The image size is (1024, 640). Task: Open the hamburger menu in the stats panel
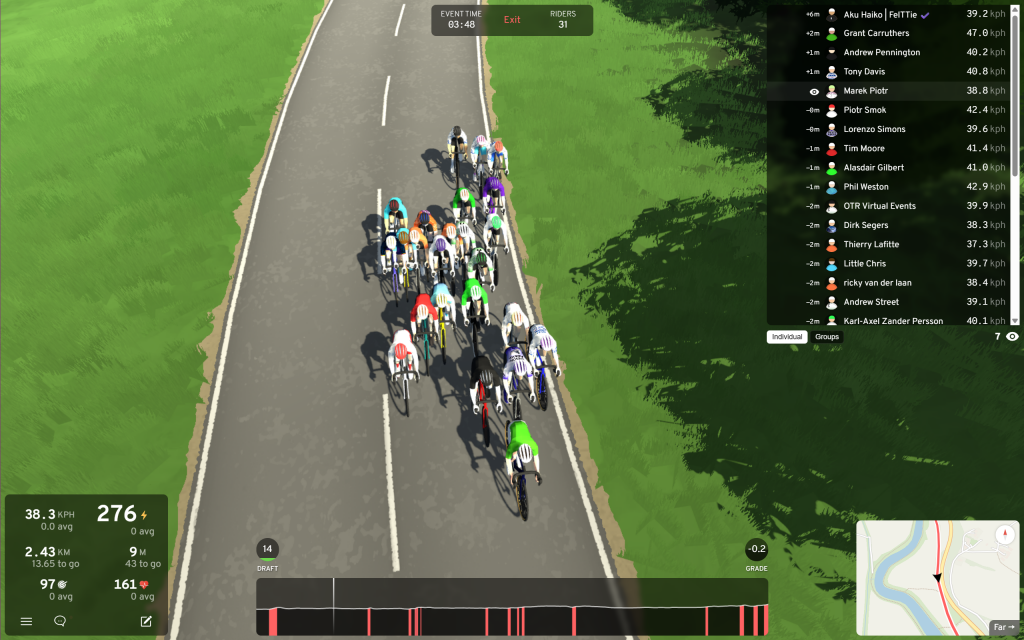point(26,621)
